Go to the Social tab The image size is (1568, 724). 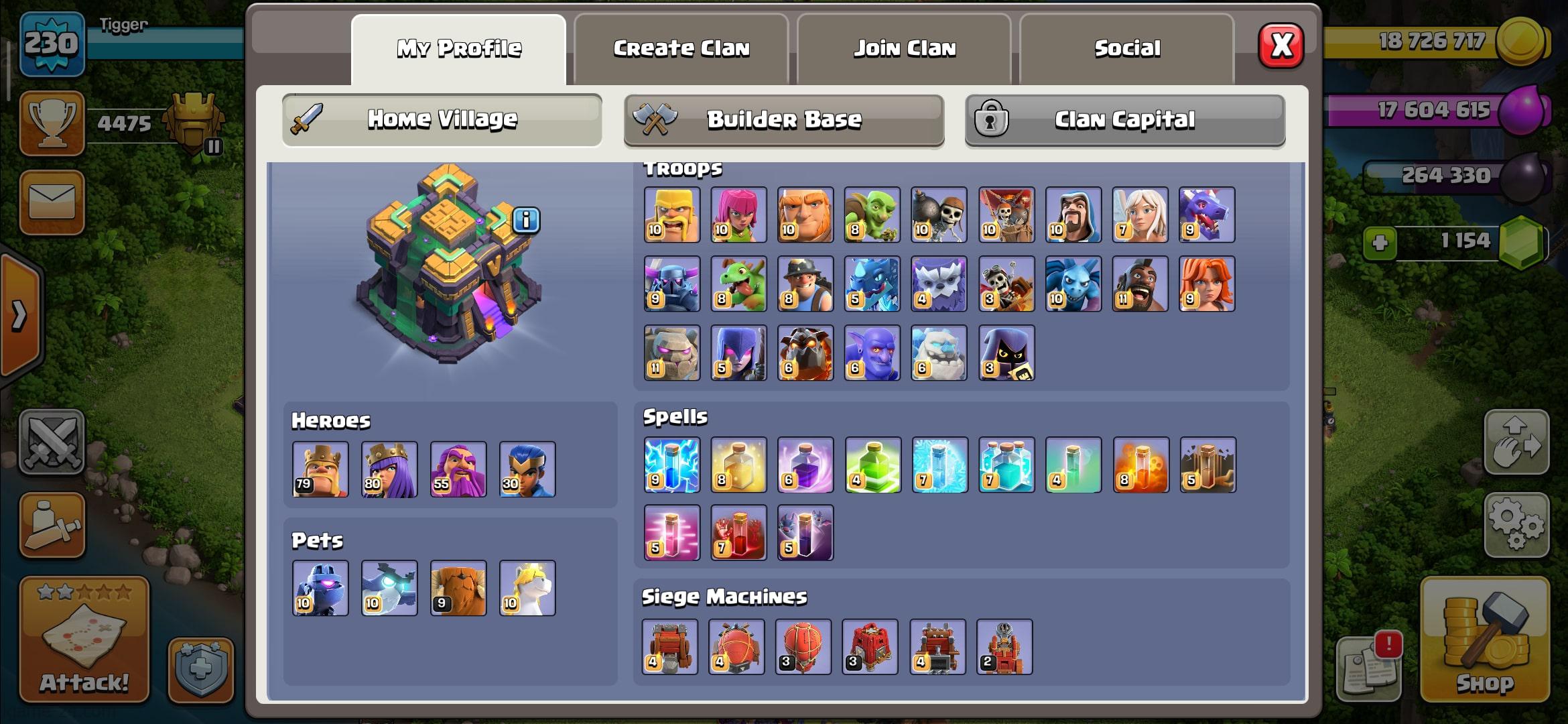tap(1126, 49)
